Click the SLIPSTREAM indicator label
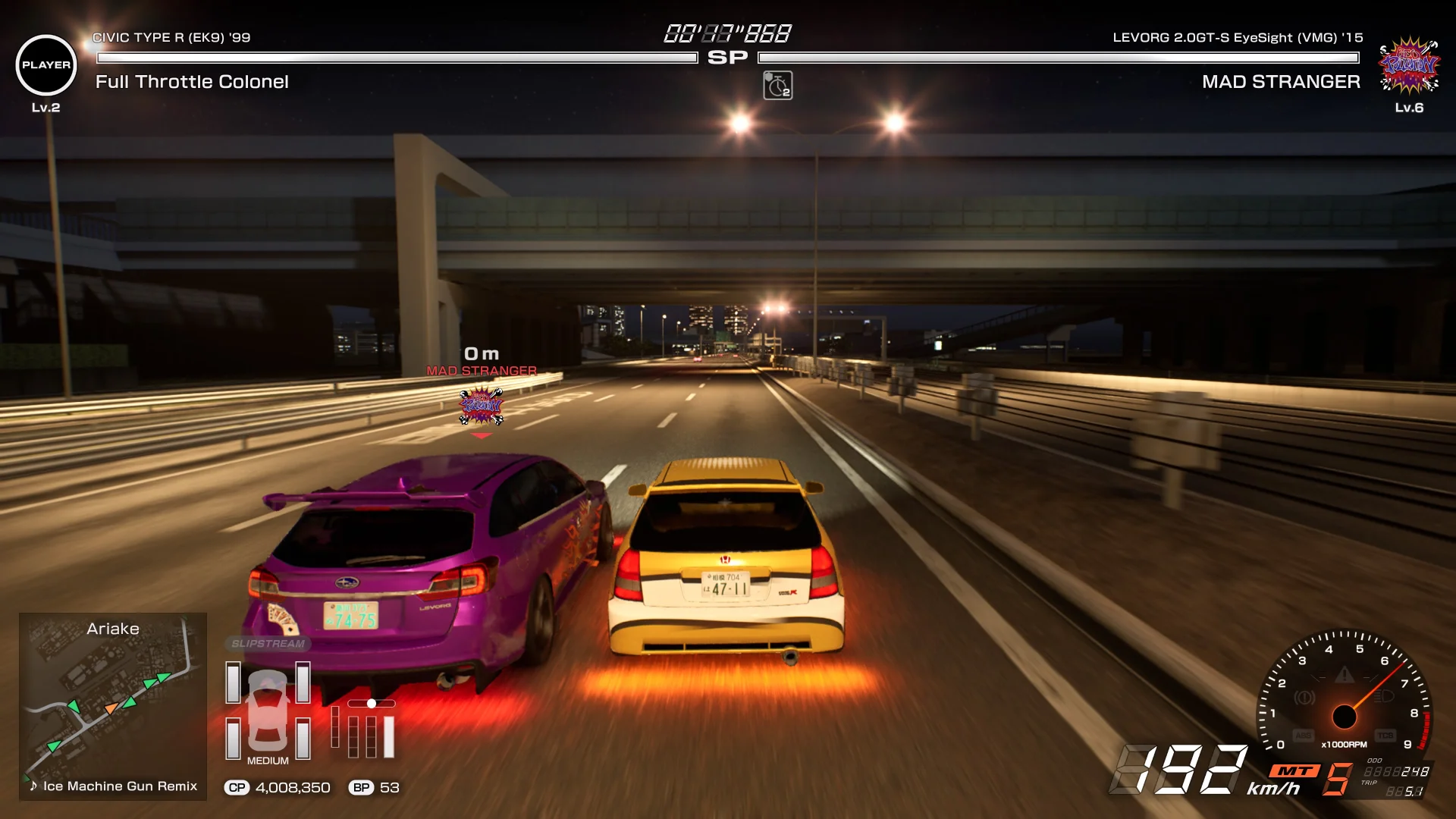The width and height of the screenshot is (1456, 819). 268,644
